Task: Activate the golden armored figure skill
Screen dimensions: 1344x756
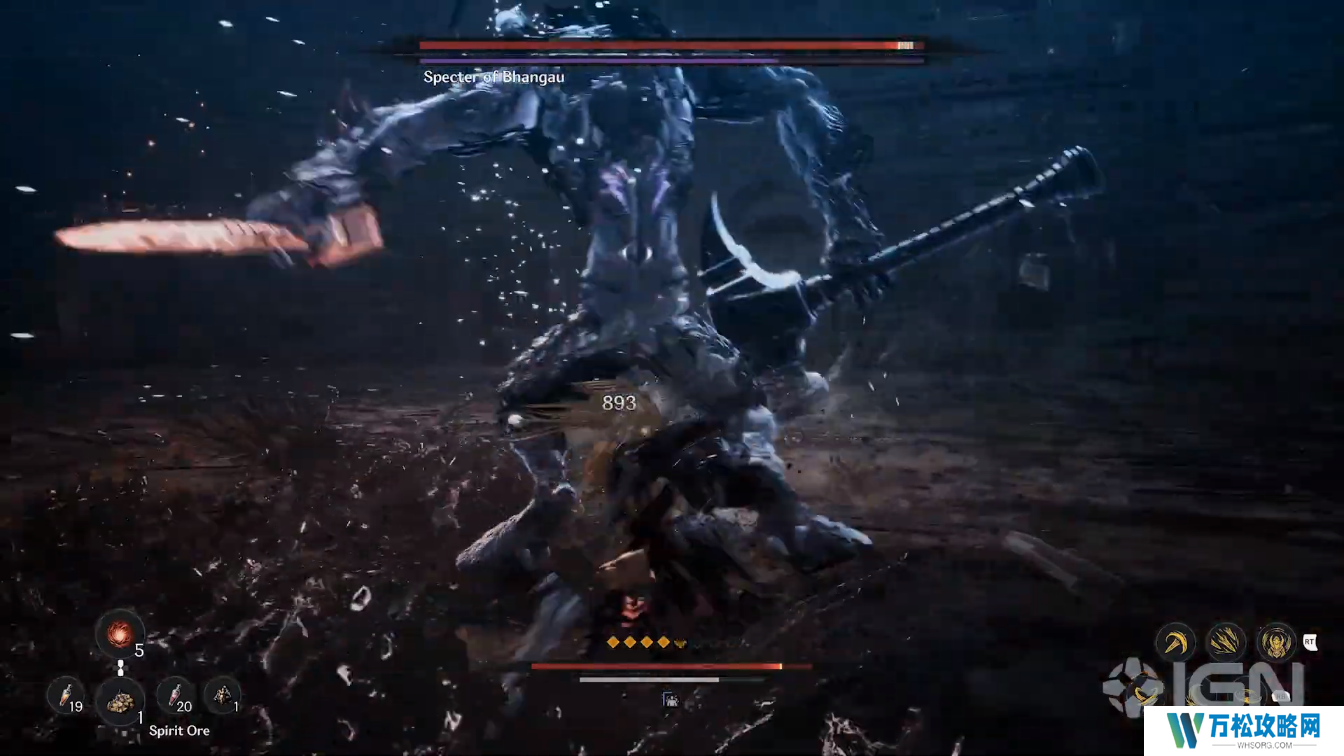Action: coord(1277,641)
